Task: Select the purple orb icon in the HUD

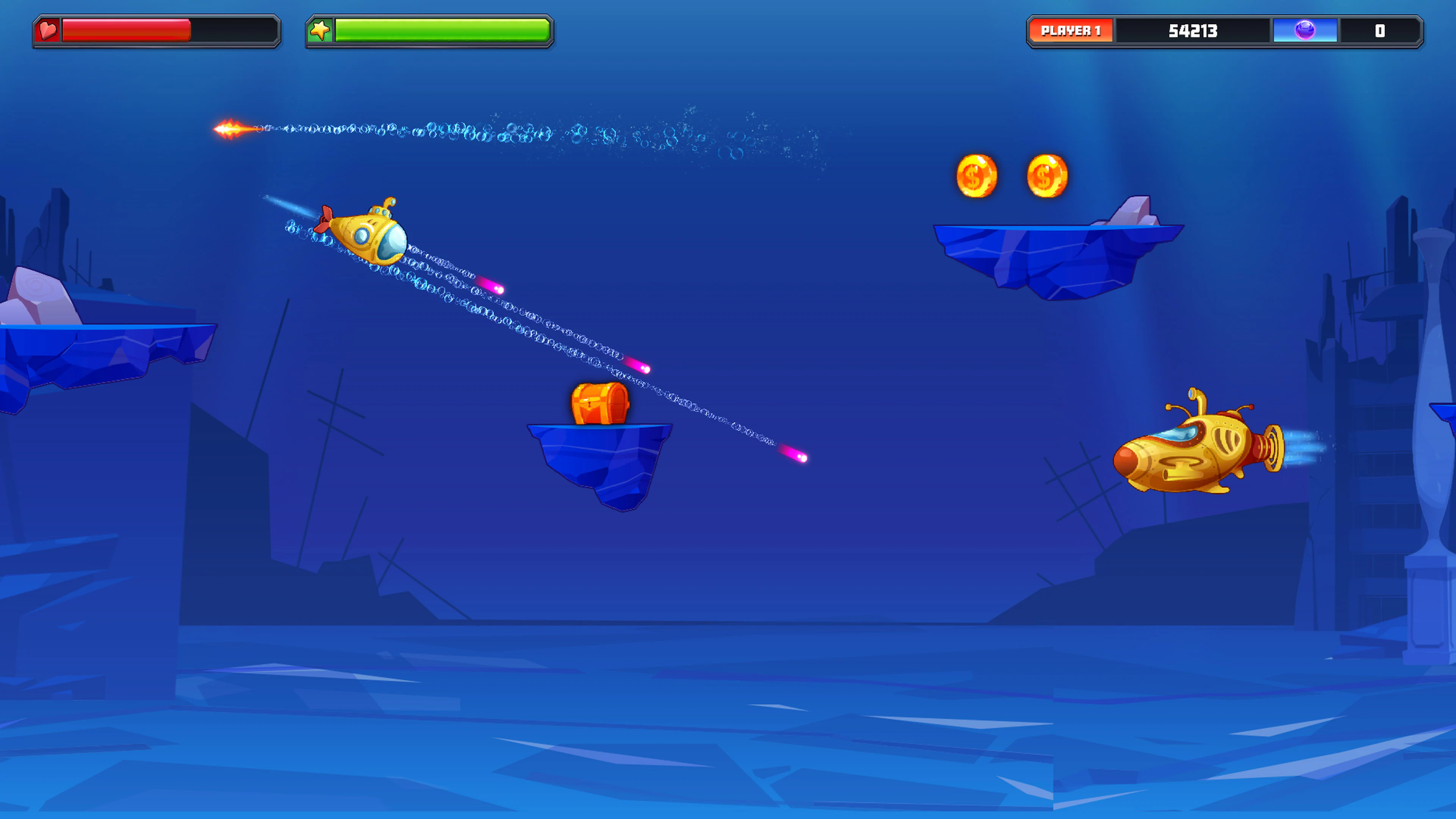Action: pos(1305,31)
